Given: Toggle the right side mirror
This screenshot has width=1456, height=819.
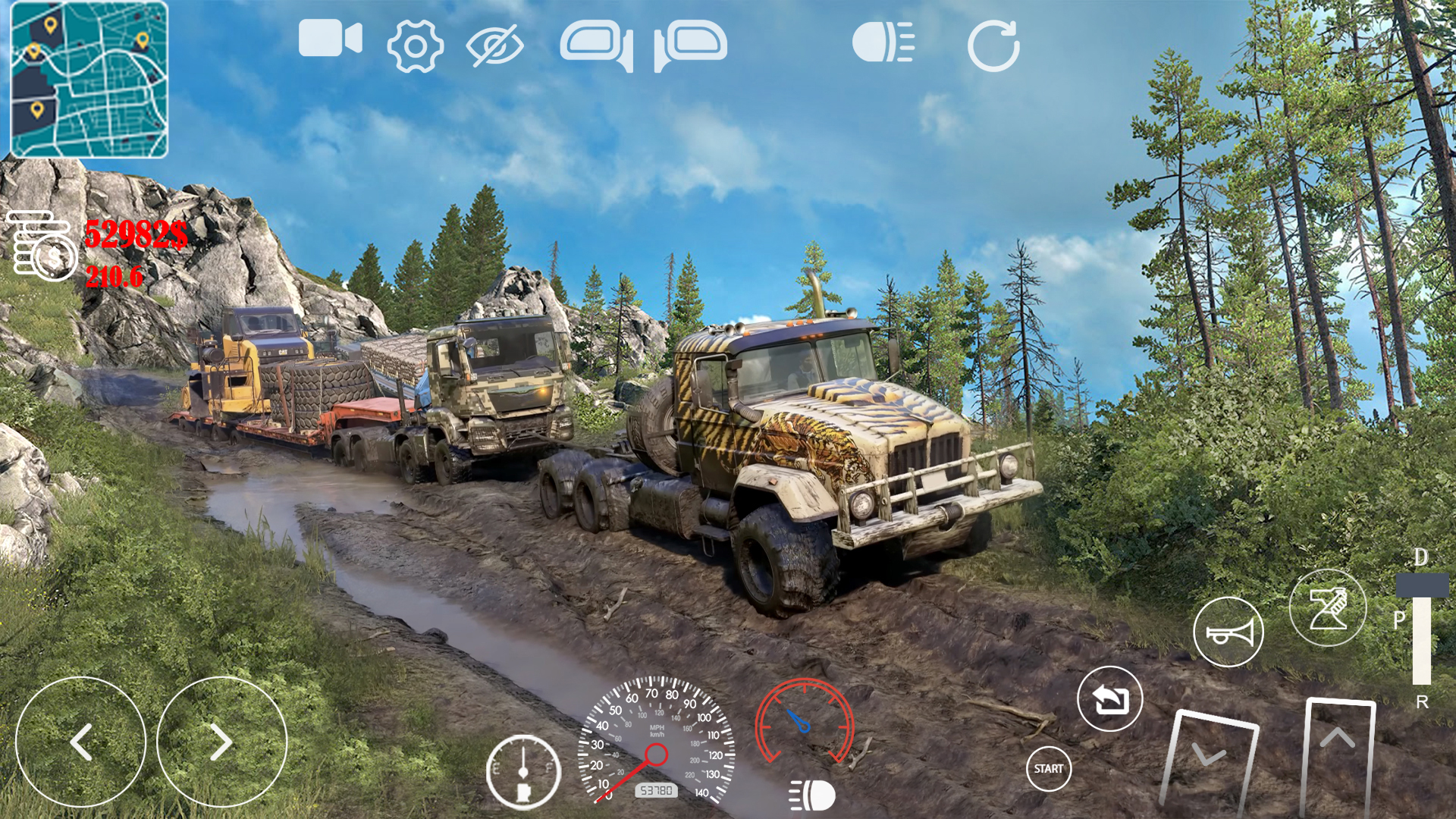Looking at the screenshot, I should coord(690,45).
